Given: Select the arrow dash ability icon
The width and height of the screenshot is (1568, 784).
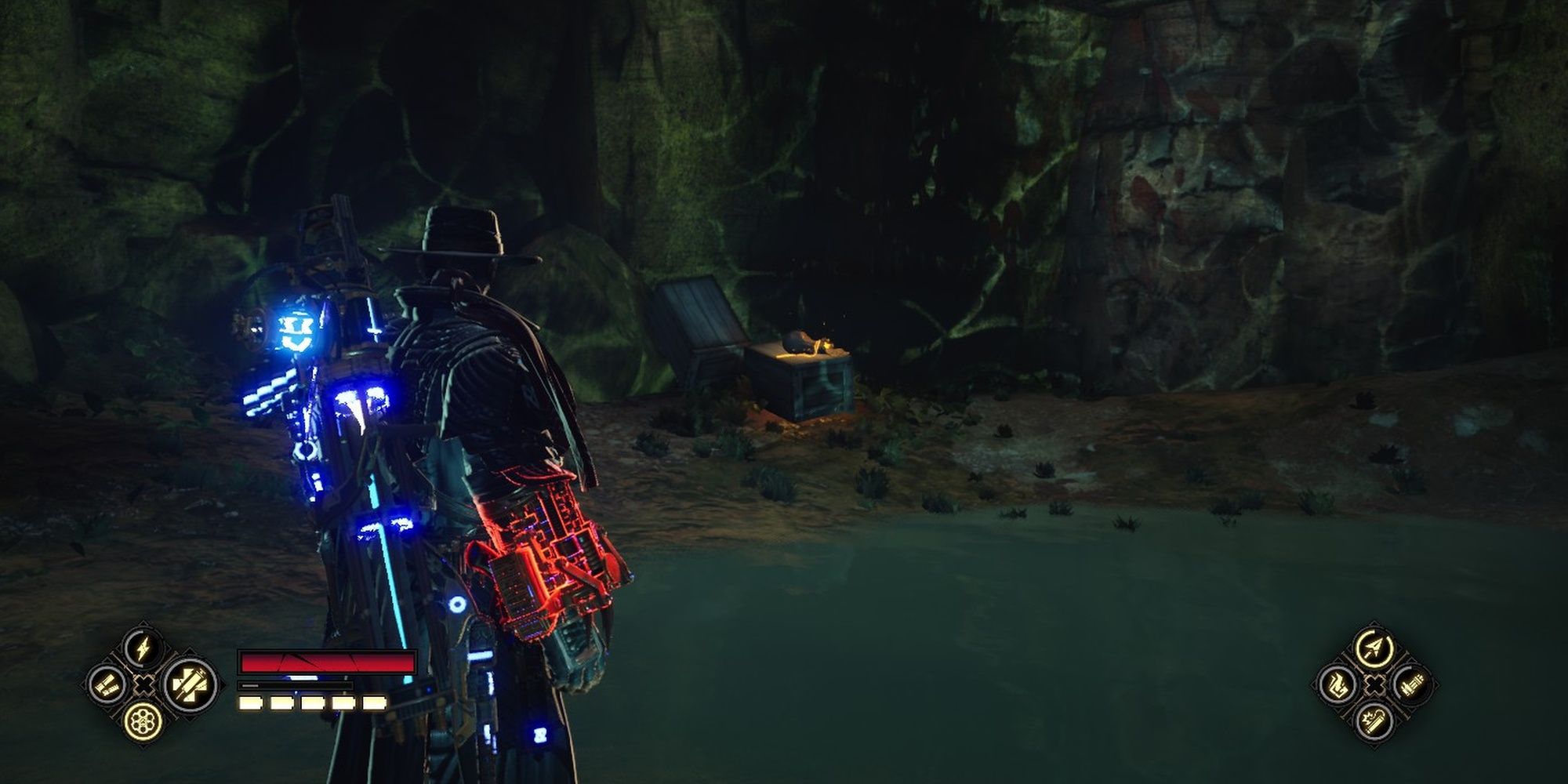Looking at the screenshot, I should pos(1375,649).
